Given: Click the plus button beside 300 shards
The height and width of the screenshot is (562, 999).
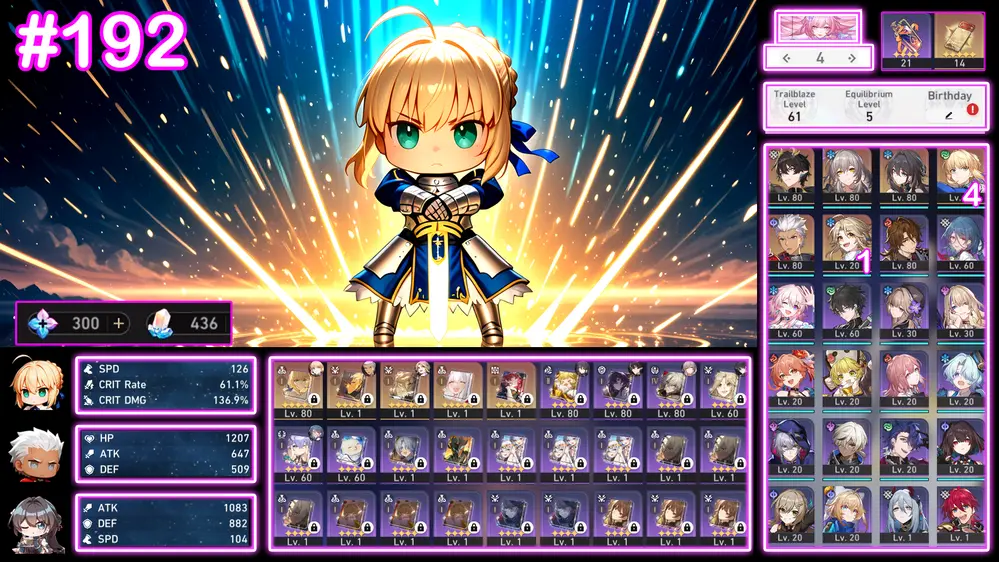Looking at the screenshot, I should (119, 323).
